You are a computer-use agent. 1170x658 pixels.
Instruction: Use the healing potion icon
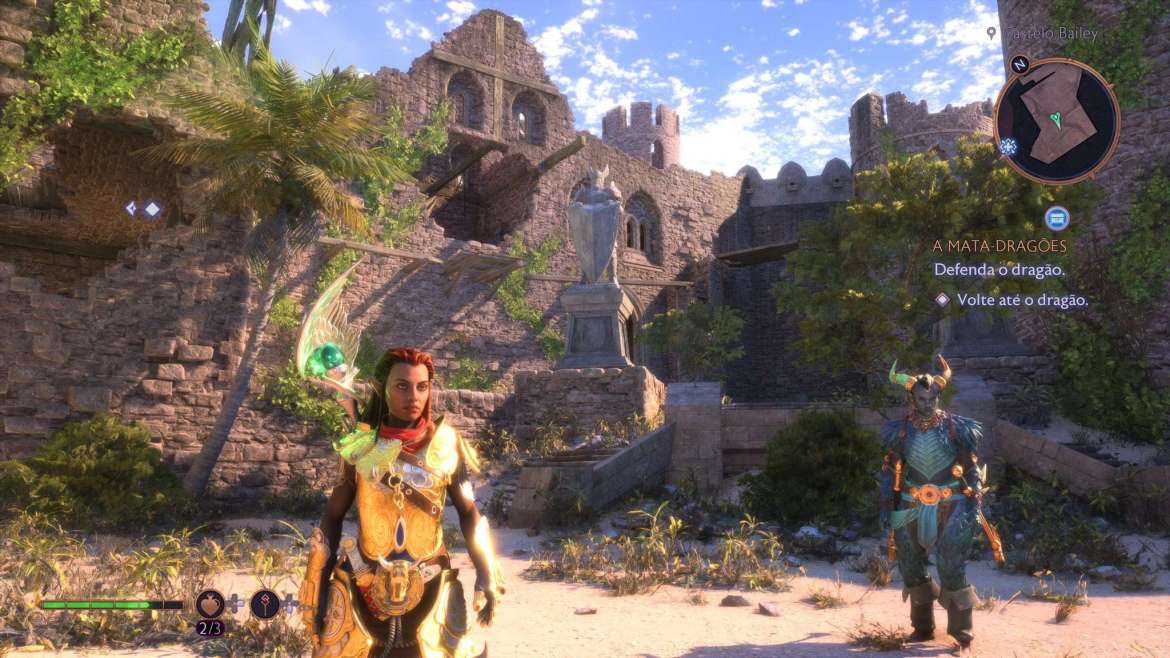[210, 603]
